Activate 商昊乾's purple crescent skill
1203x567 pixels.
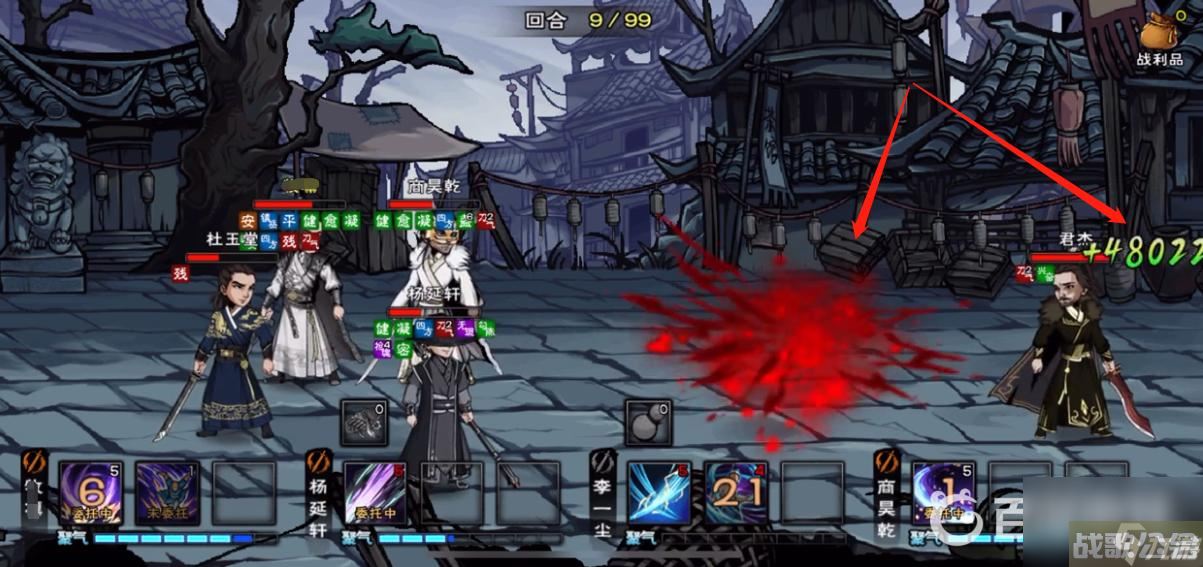pyautogui.click(x=943, y=493)
